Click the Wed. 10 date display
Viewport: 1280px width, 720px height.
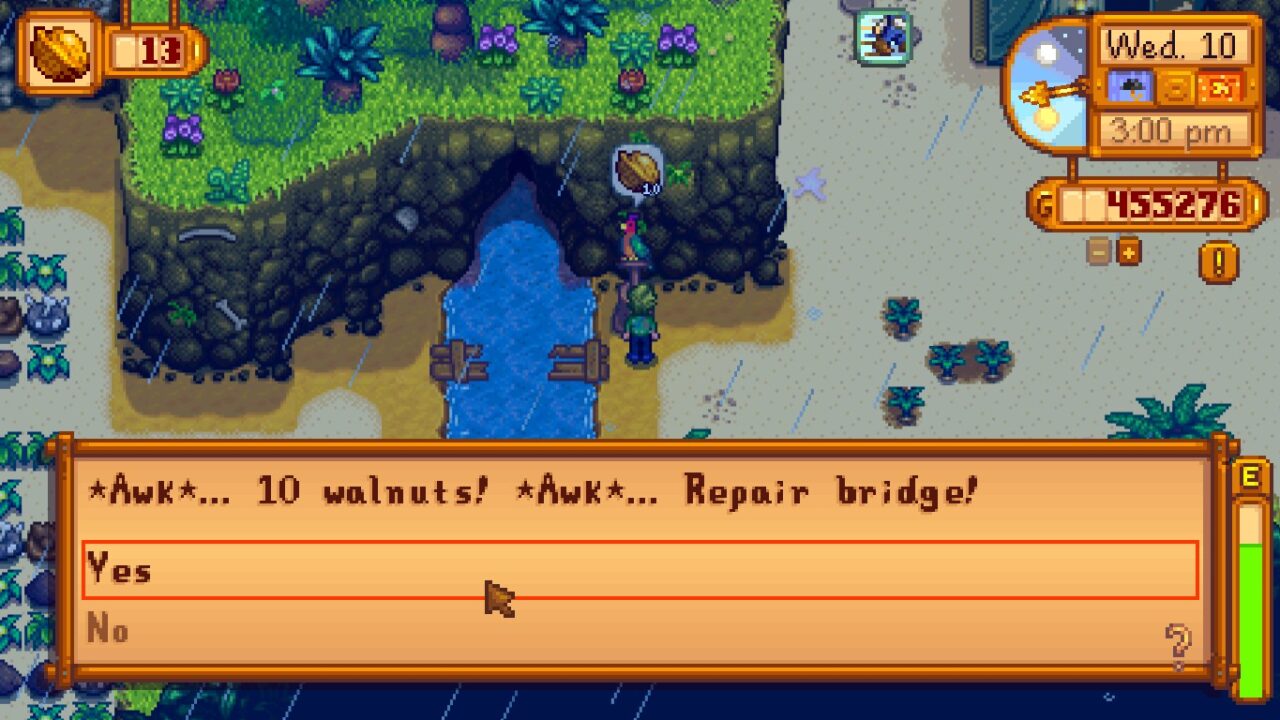(1175, 45)
